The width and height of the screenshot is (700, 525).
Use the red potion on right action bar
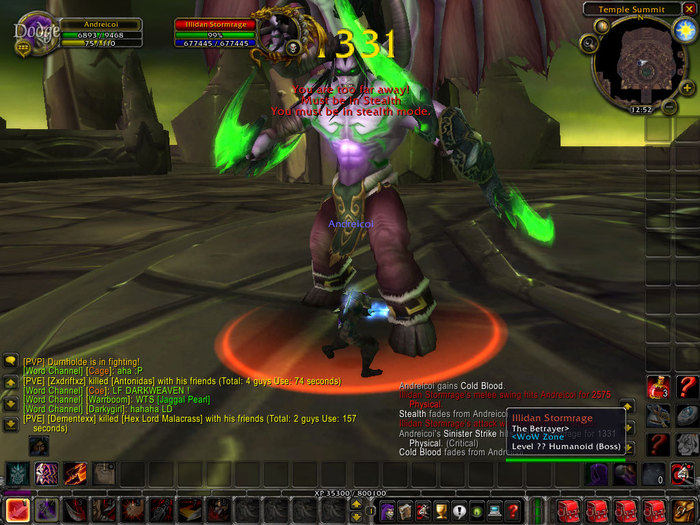pos(659,386)
